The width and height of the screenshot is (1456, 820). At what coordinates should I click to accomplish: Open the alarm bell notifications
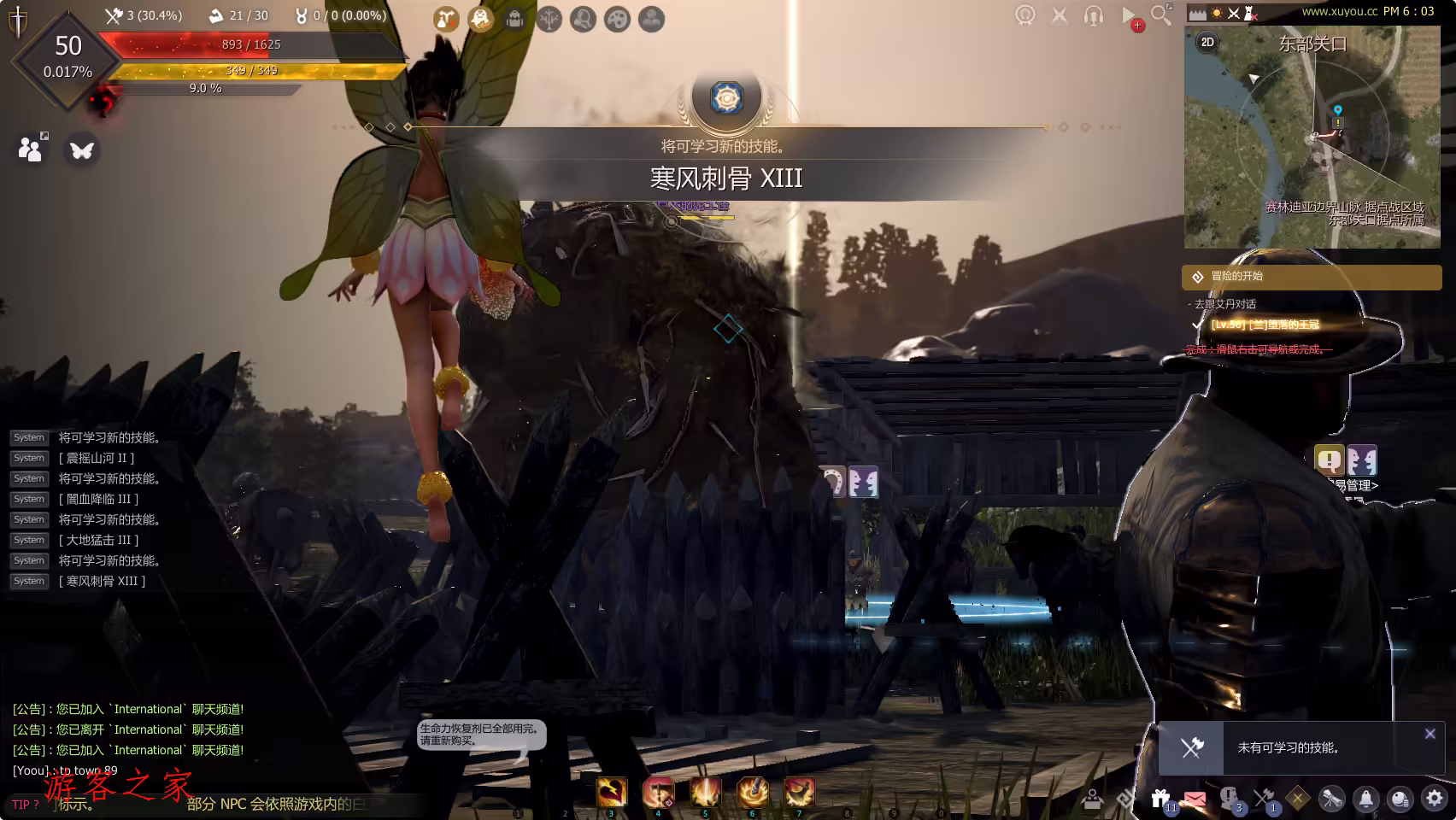(1366, 798)
